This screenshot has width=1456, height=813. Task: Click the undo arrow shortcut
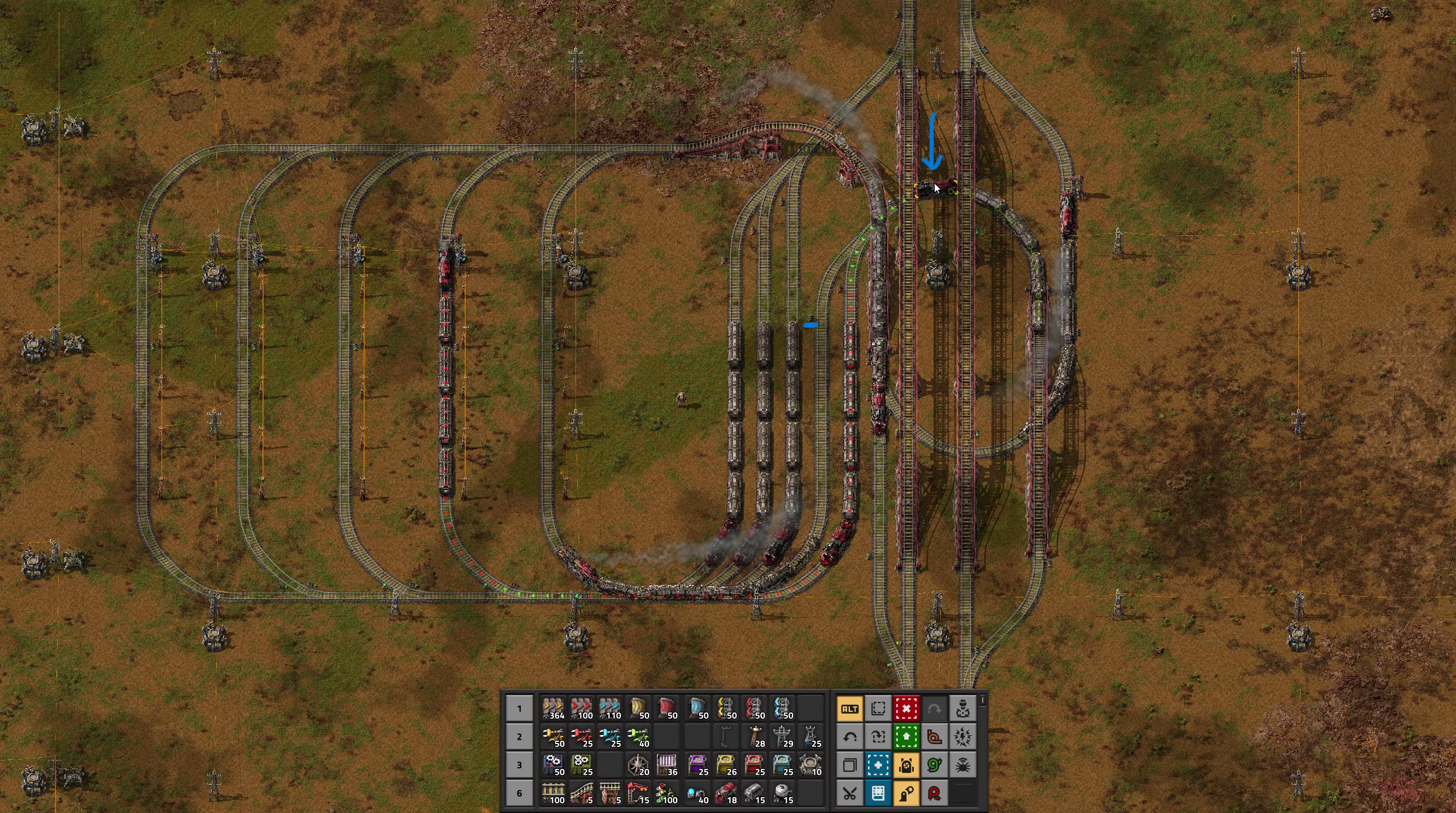click(849, 737)
